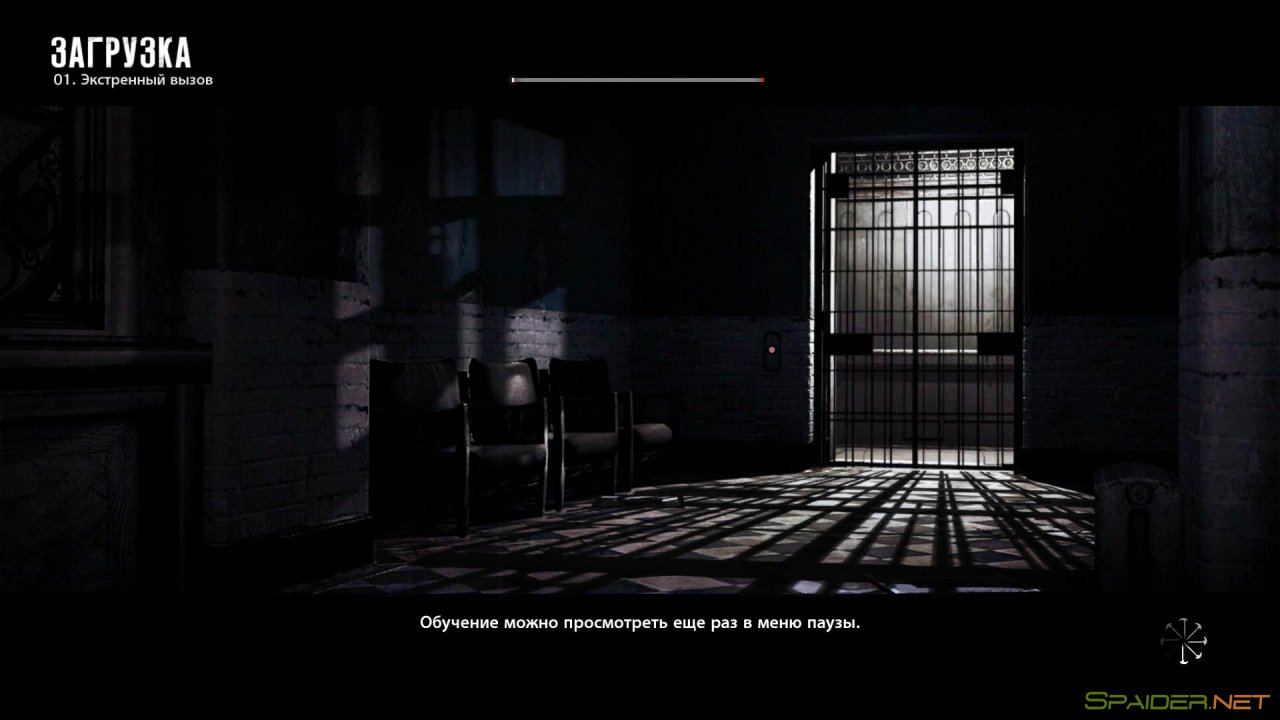This screenshot has height=720, width=1280.
Task: Click the red tip of the loading bar
Action: (x=763, y=78)
